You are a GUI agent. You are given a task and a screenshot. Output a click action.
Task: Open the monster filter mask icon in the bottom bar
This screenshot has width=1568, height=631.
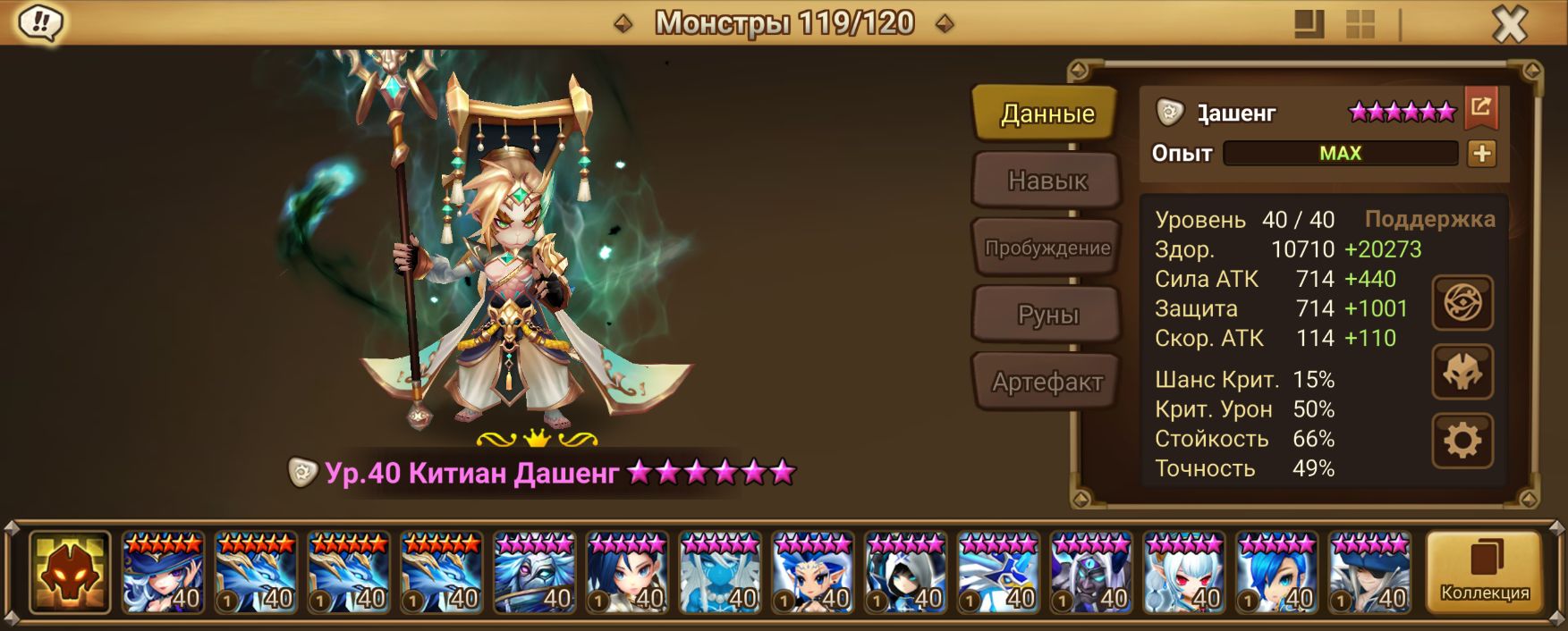click(x=70, y=573)
